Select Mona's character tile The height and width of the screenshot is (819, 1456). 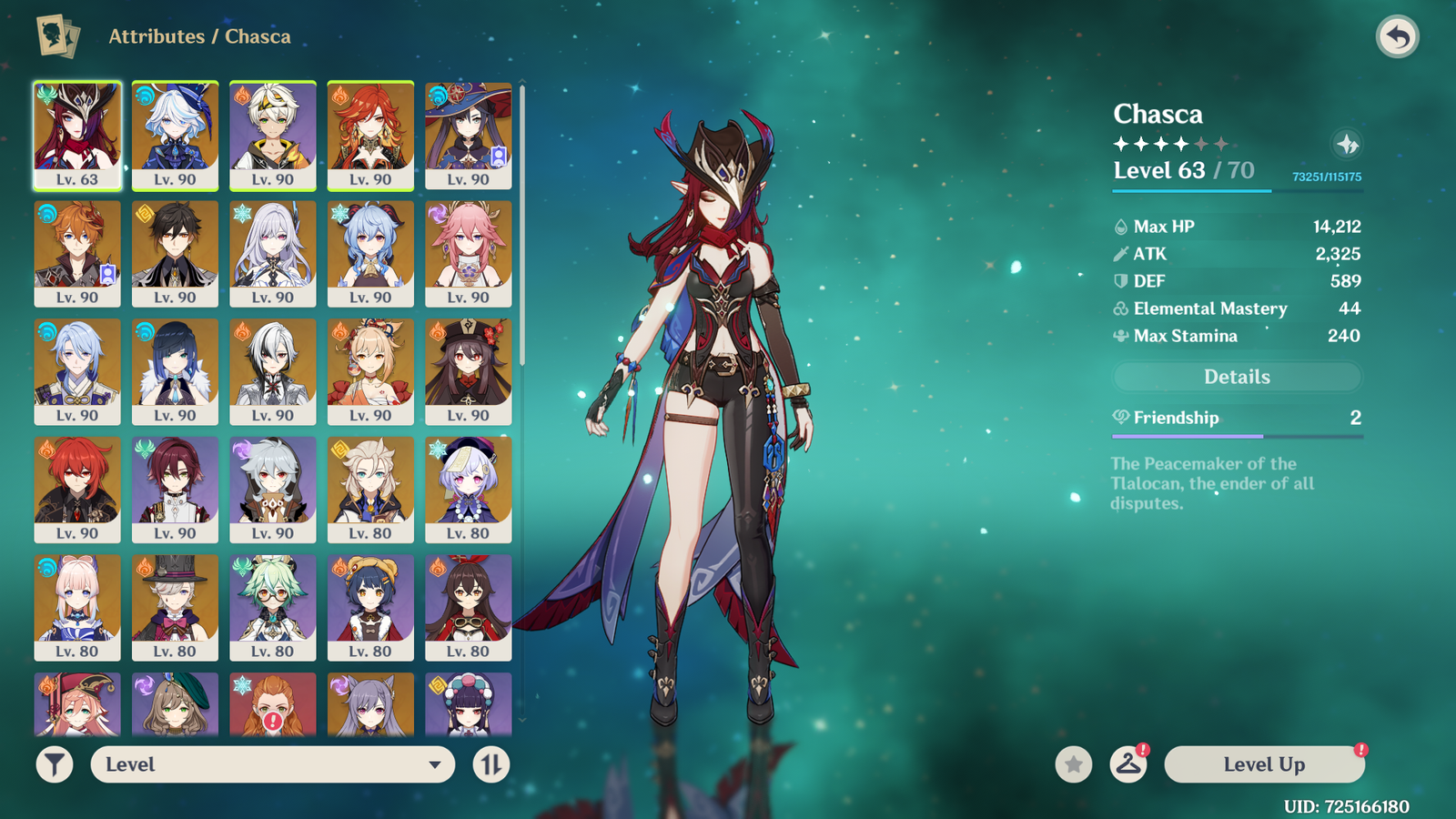click(x=468, y=136)
